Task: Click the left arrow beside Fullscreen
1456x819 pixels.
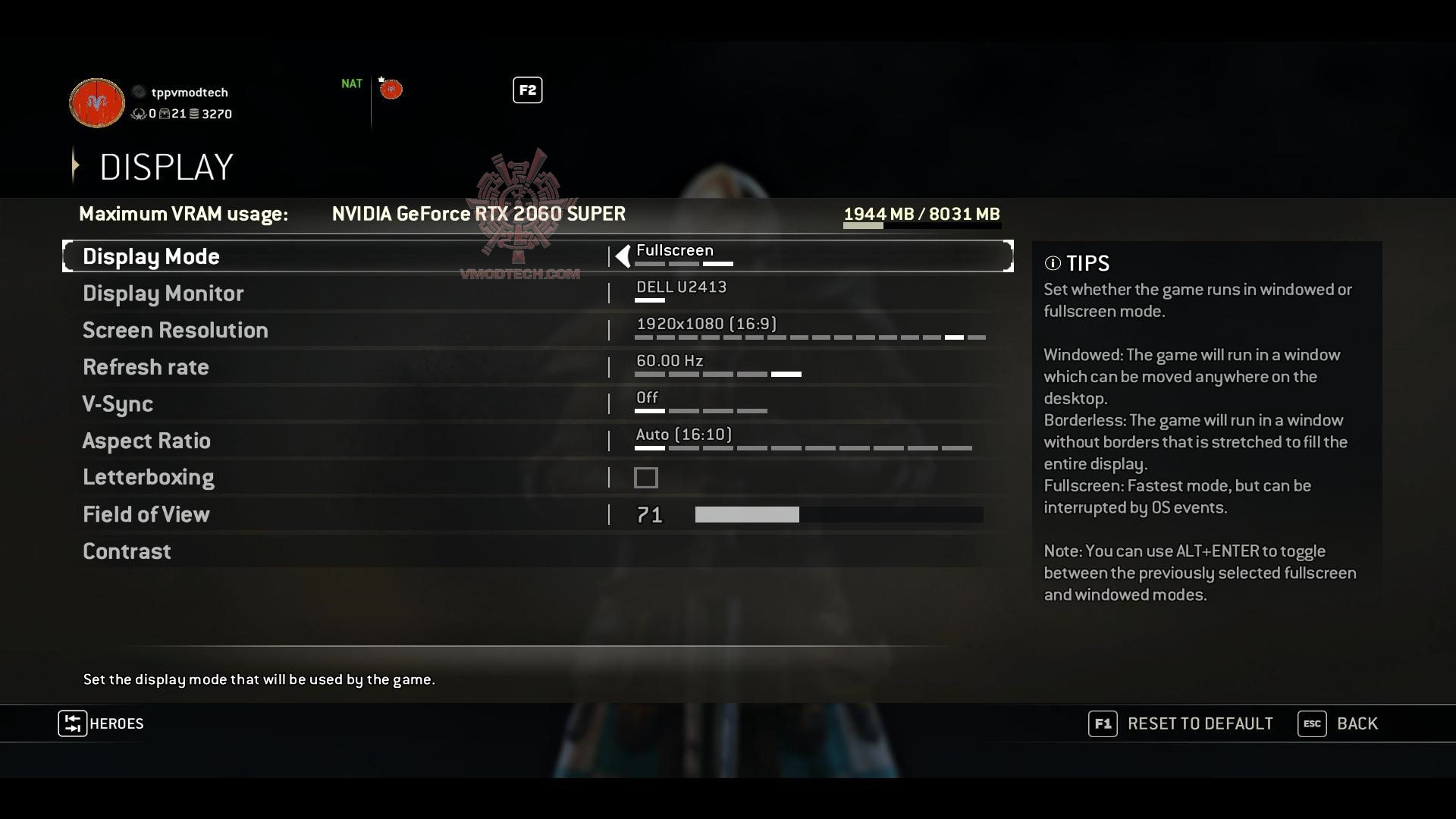Action: (x=623, y=256)
